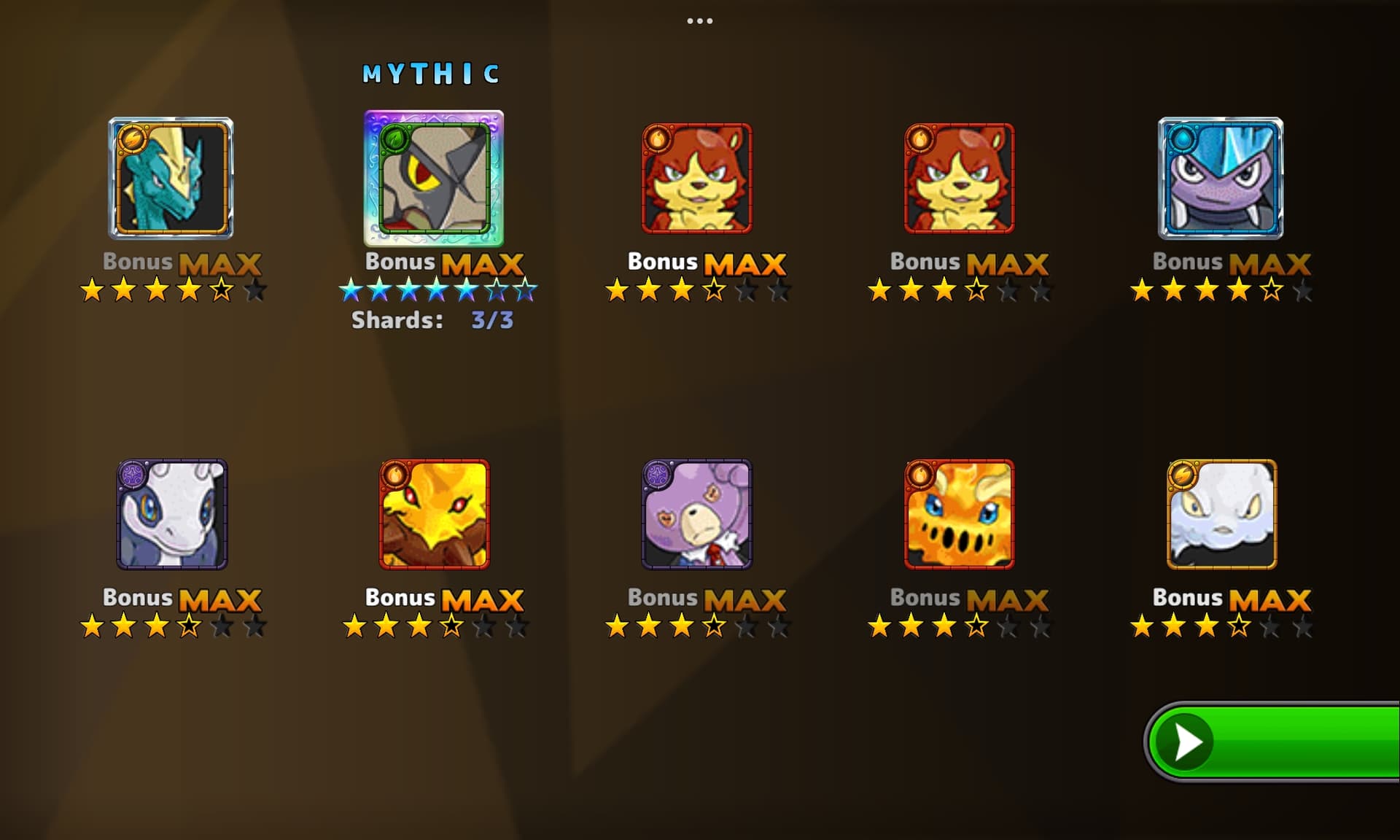1400x840 pixels.
Task: Tap the purple teddy bear monster card
Action: pos(697,514)
